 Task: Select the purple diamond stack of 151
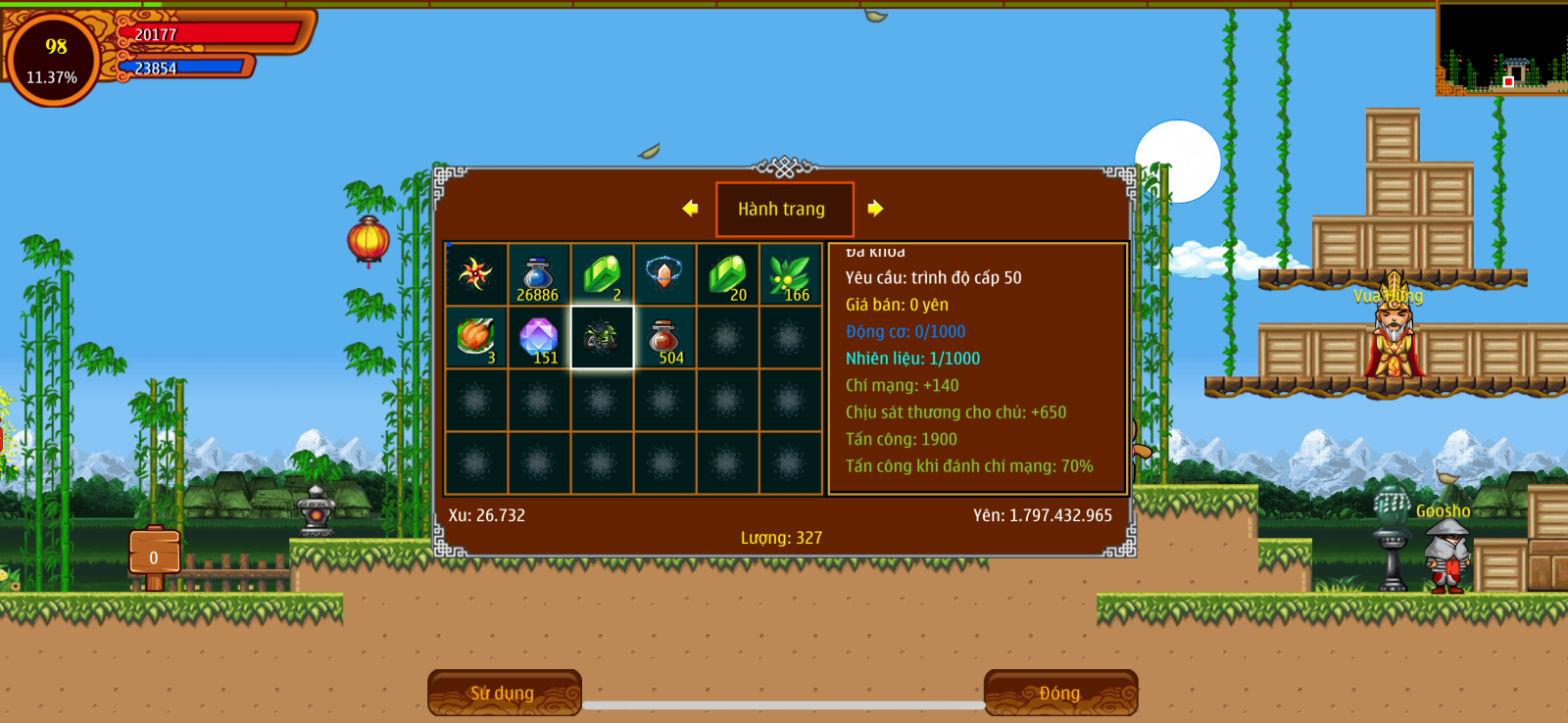[x=539, y=337]
